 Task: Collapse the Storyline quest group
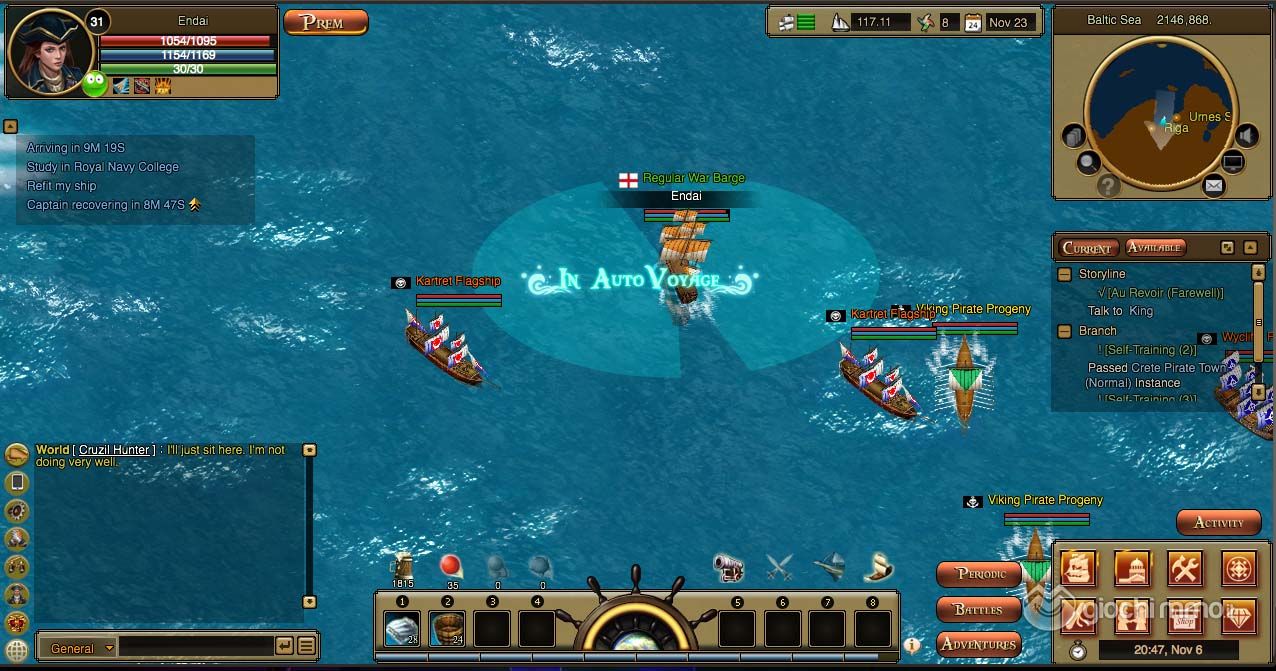(x=1065, y=274)
